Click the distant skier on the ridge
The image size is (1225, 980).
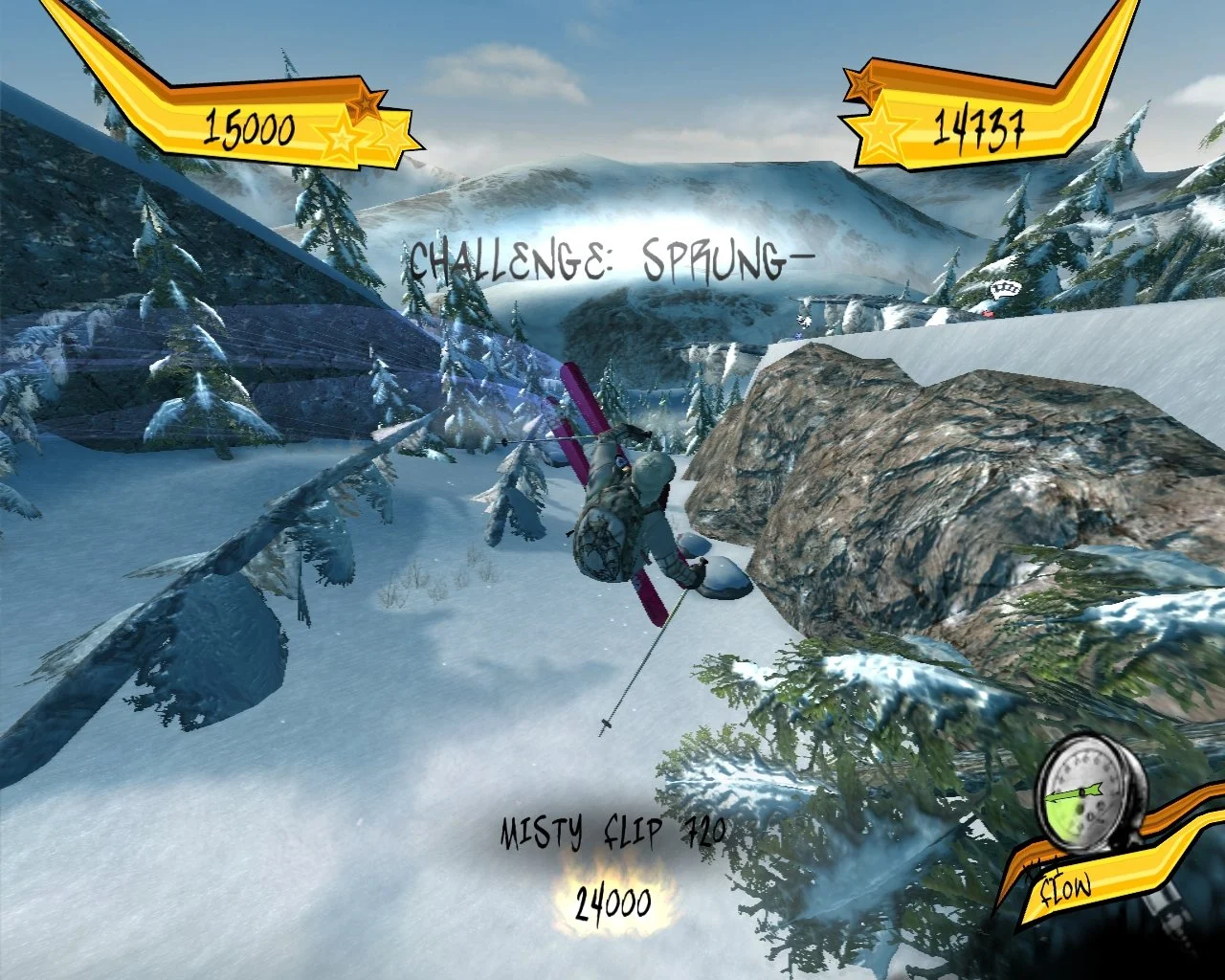[x=803, y=319]
